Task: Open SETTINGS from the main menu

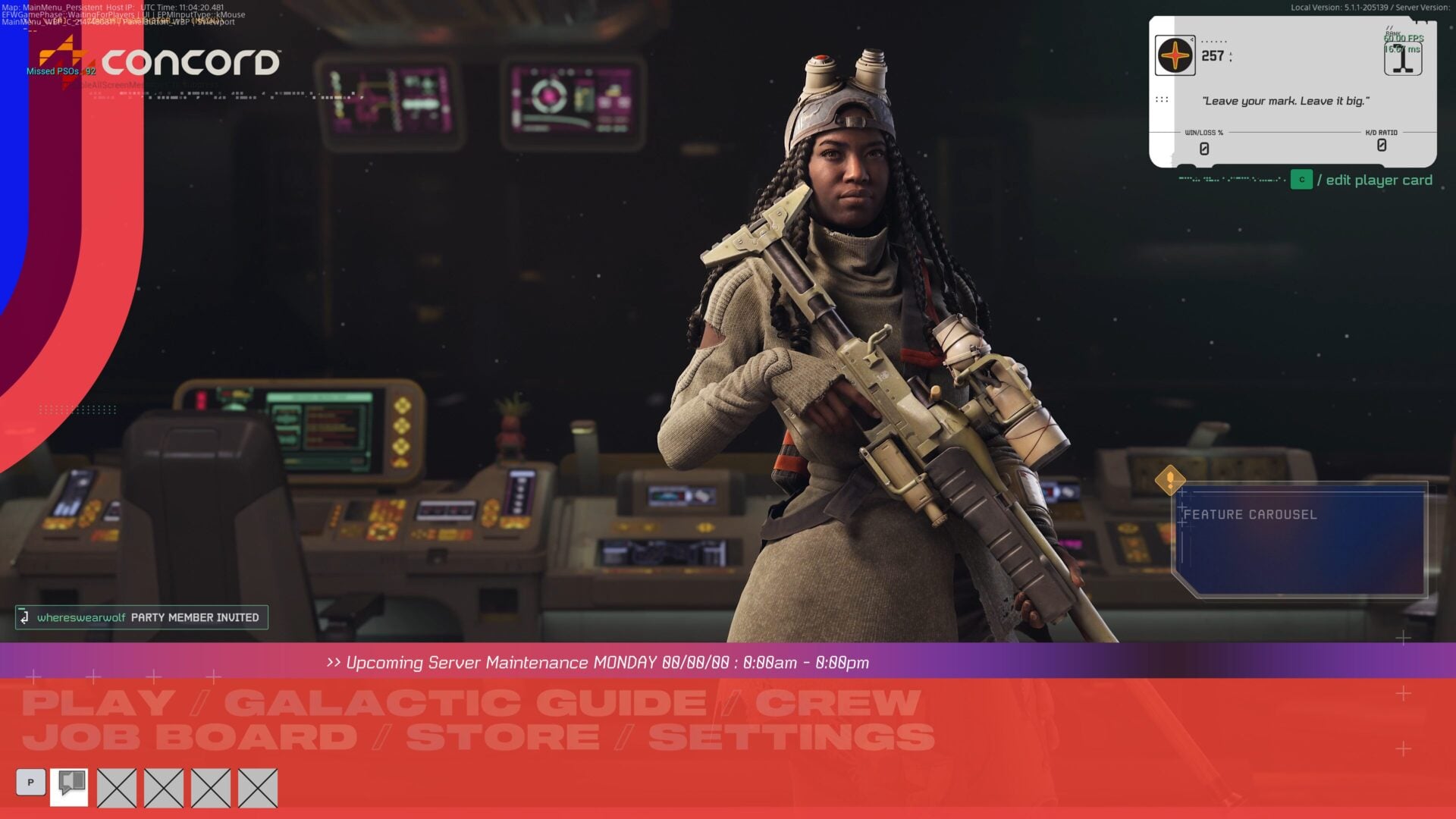Action: [x=791, y=738]
